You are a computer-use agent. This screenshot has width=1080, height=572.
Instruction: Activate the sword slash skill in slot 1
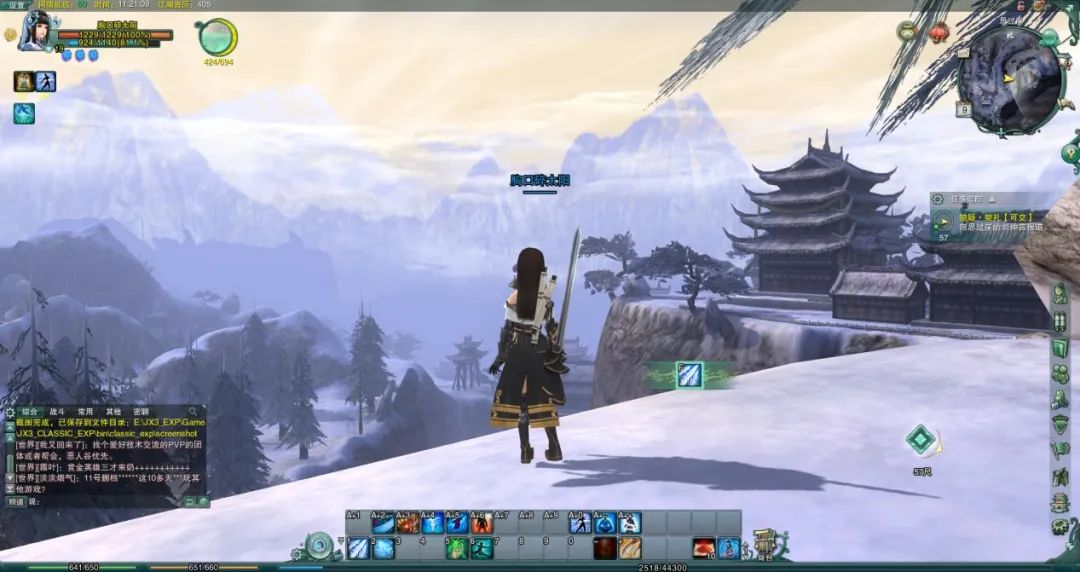(359, 548)
